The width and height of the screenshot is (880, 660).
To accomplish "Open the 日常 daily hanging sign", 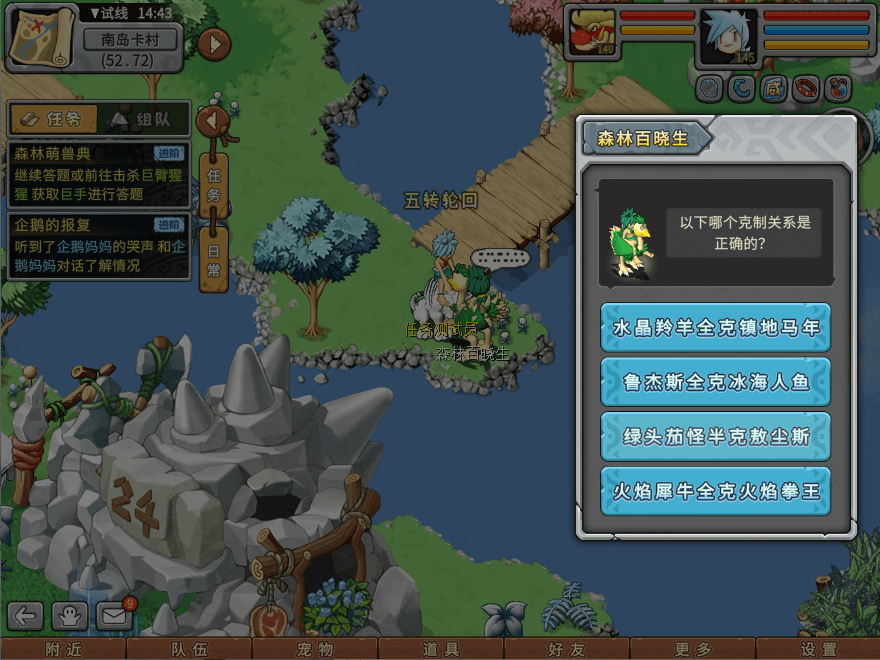I will (213, 258).
